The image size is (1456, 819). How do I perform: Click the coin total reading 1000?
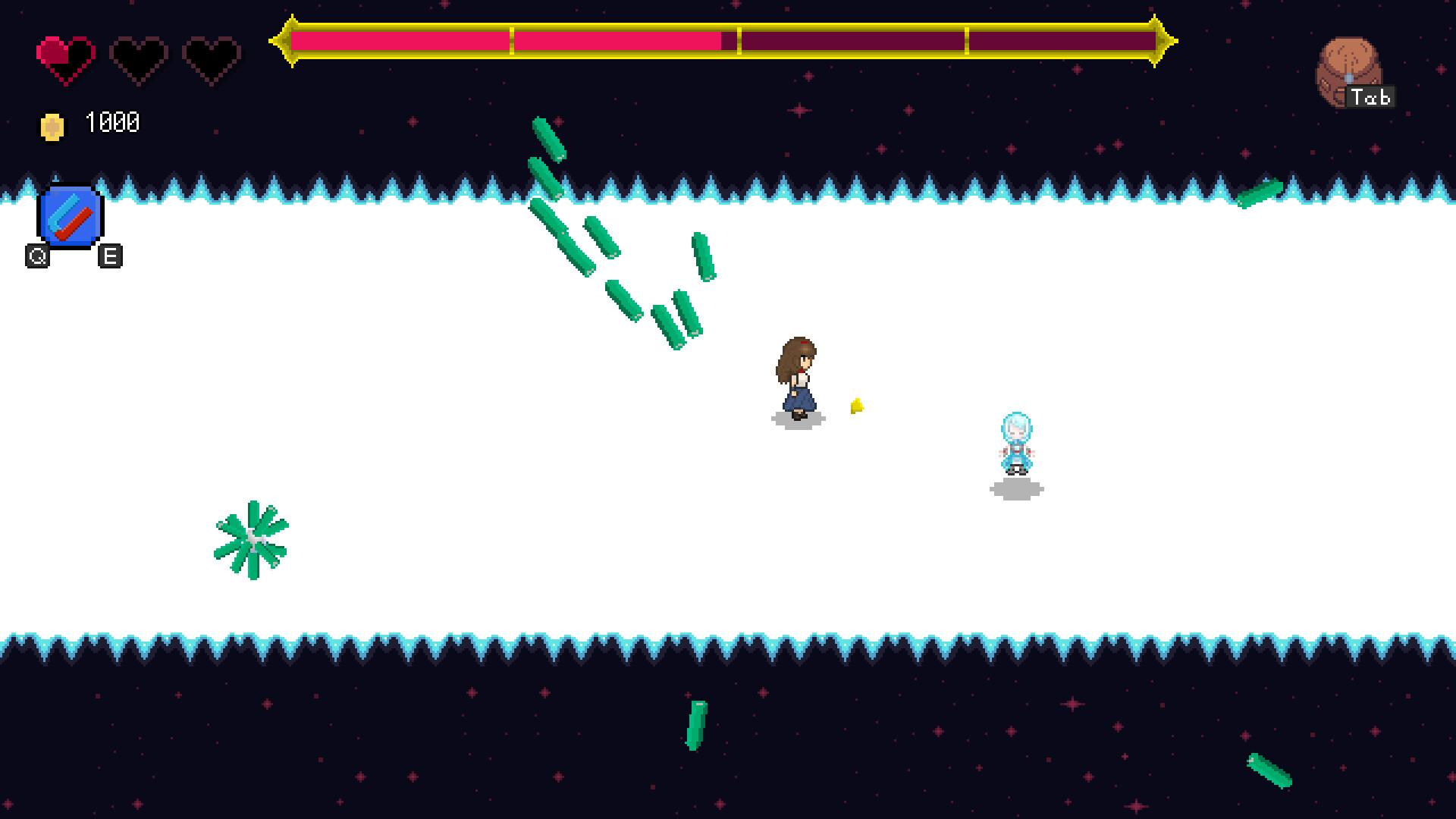(x=112, y=121)
